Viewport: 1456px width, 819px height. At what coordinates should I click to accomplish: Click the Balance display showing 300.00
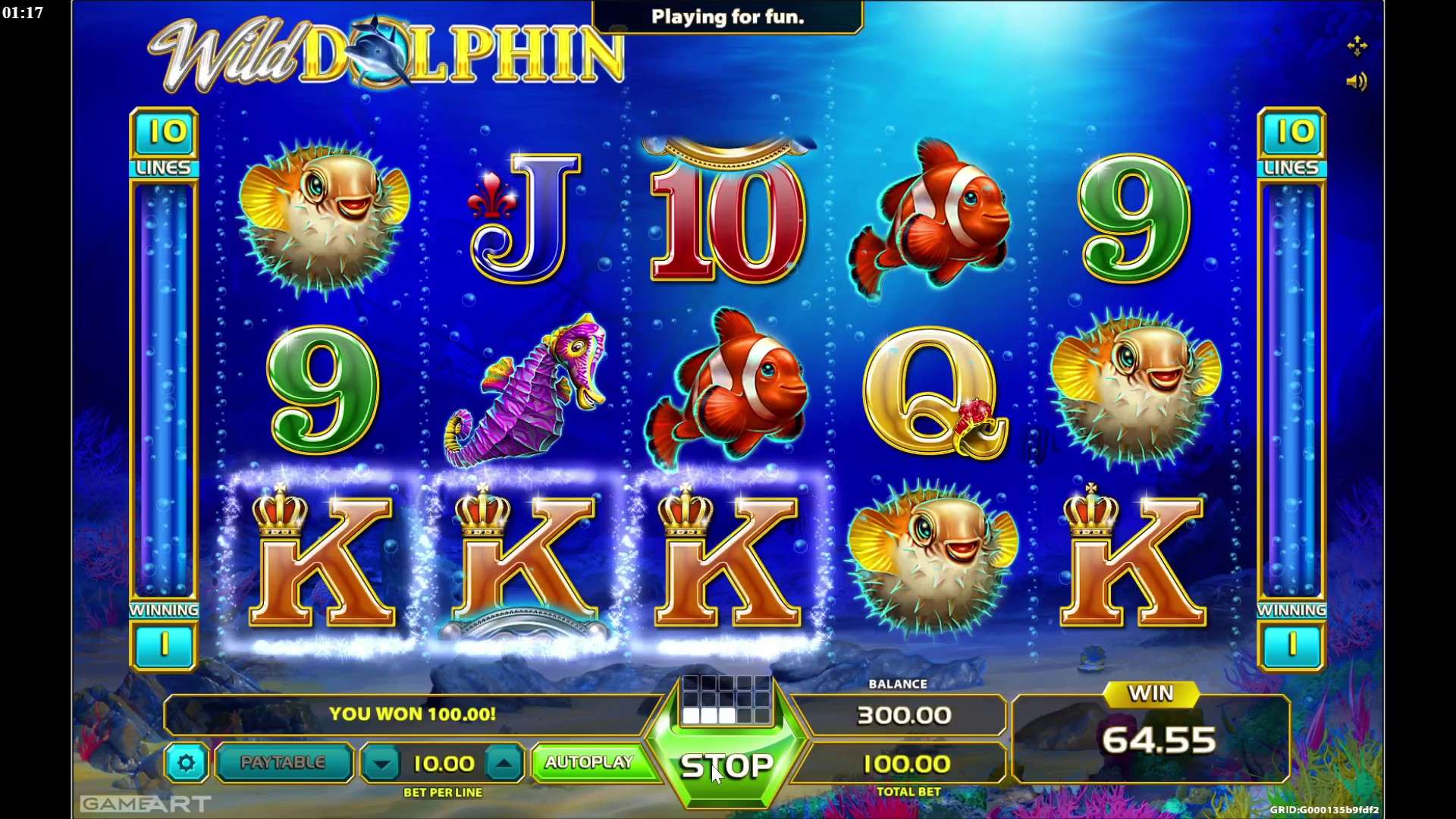(x=905, y=714)
